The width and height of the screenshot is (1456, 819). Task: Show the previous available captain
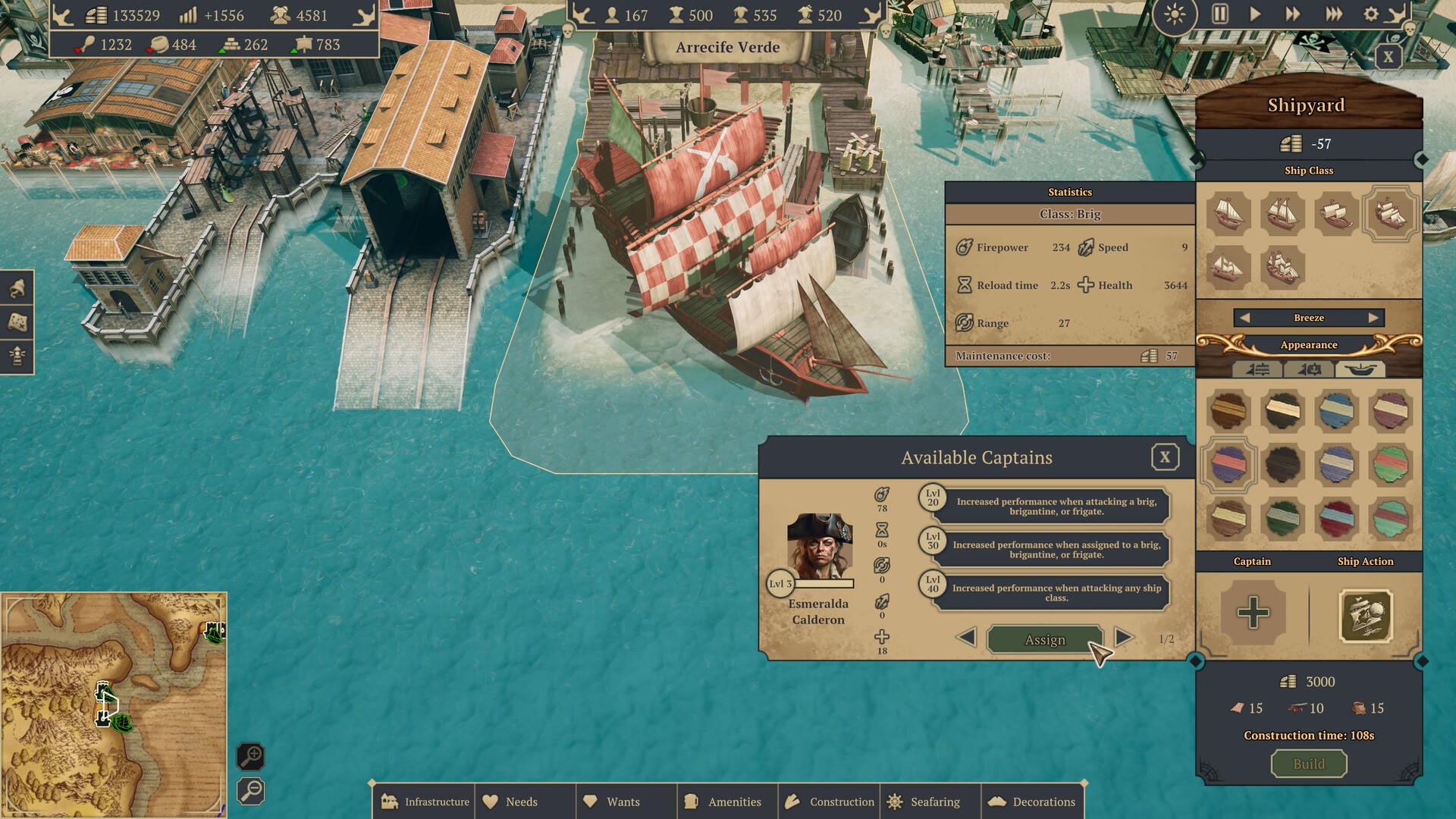tap(966, 637)
